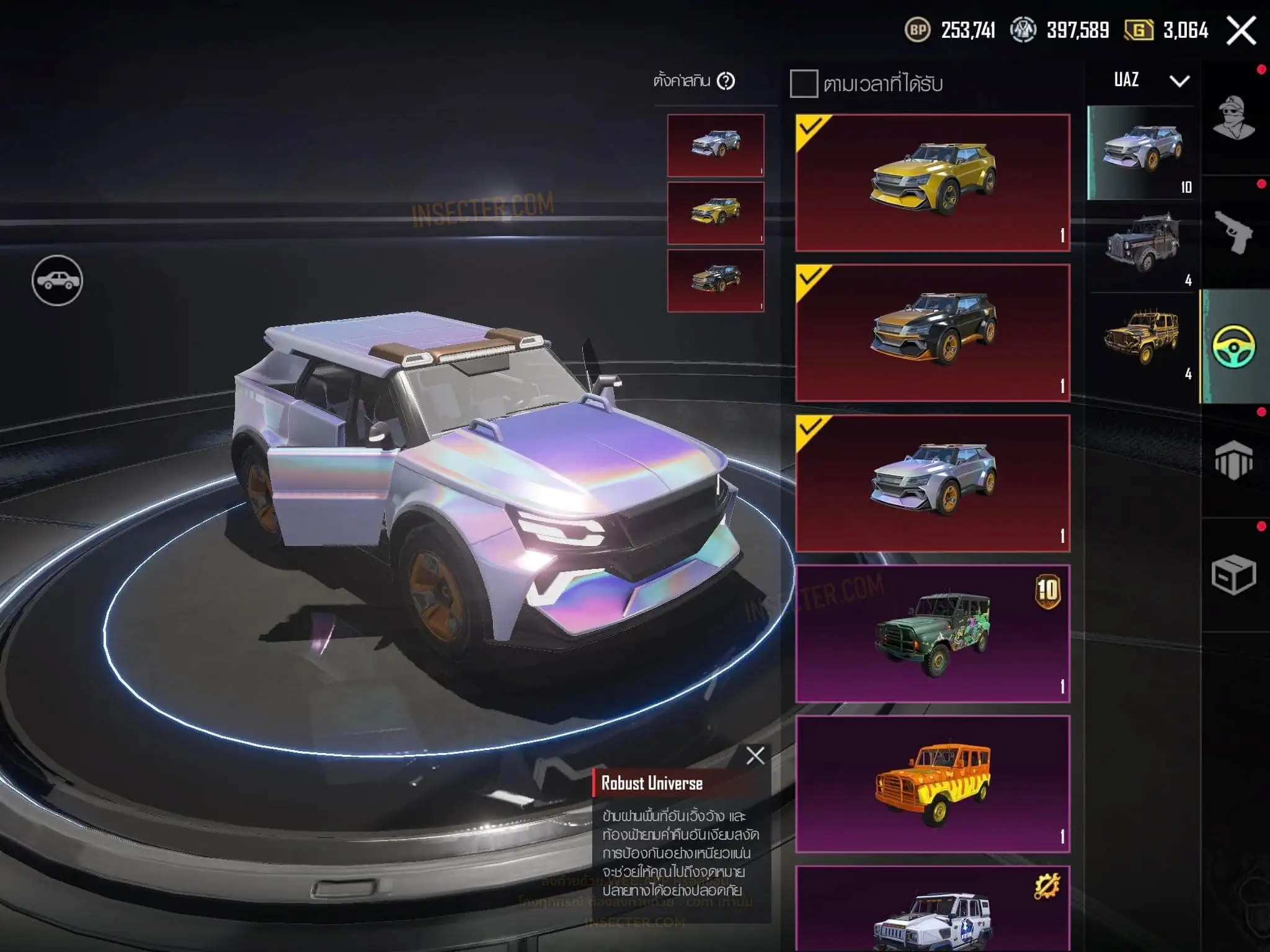Select the gold camouflage jeep vehicle category
This screenshot has height=952, width=1270.
[x=1142, y=339]
